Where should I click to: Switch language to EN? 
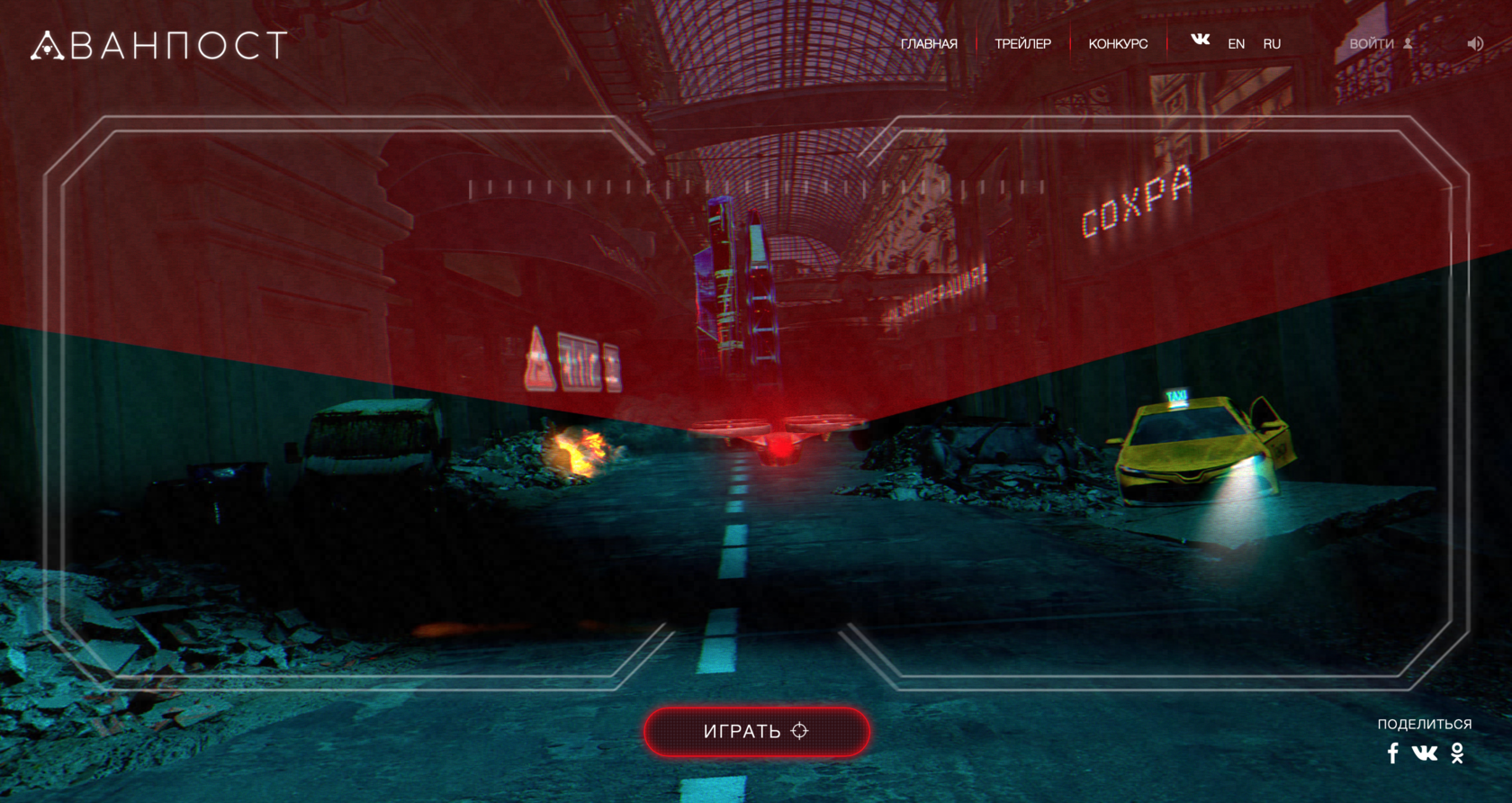(x=1237, y=44)
